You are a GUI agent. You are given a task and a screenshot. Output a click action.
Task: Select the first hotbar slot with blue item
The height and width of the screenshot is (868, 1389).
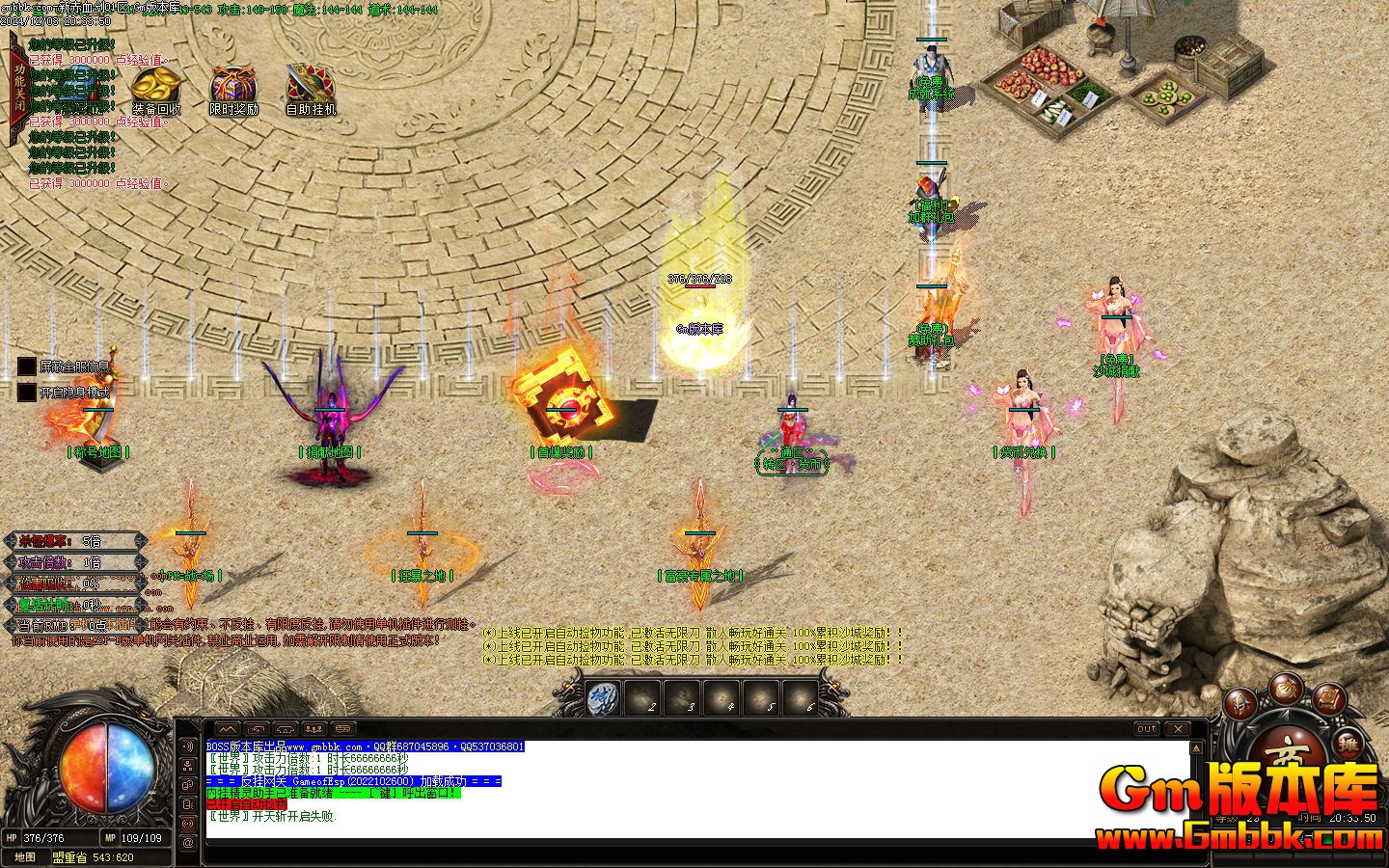tap(603, 697)
